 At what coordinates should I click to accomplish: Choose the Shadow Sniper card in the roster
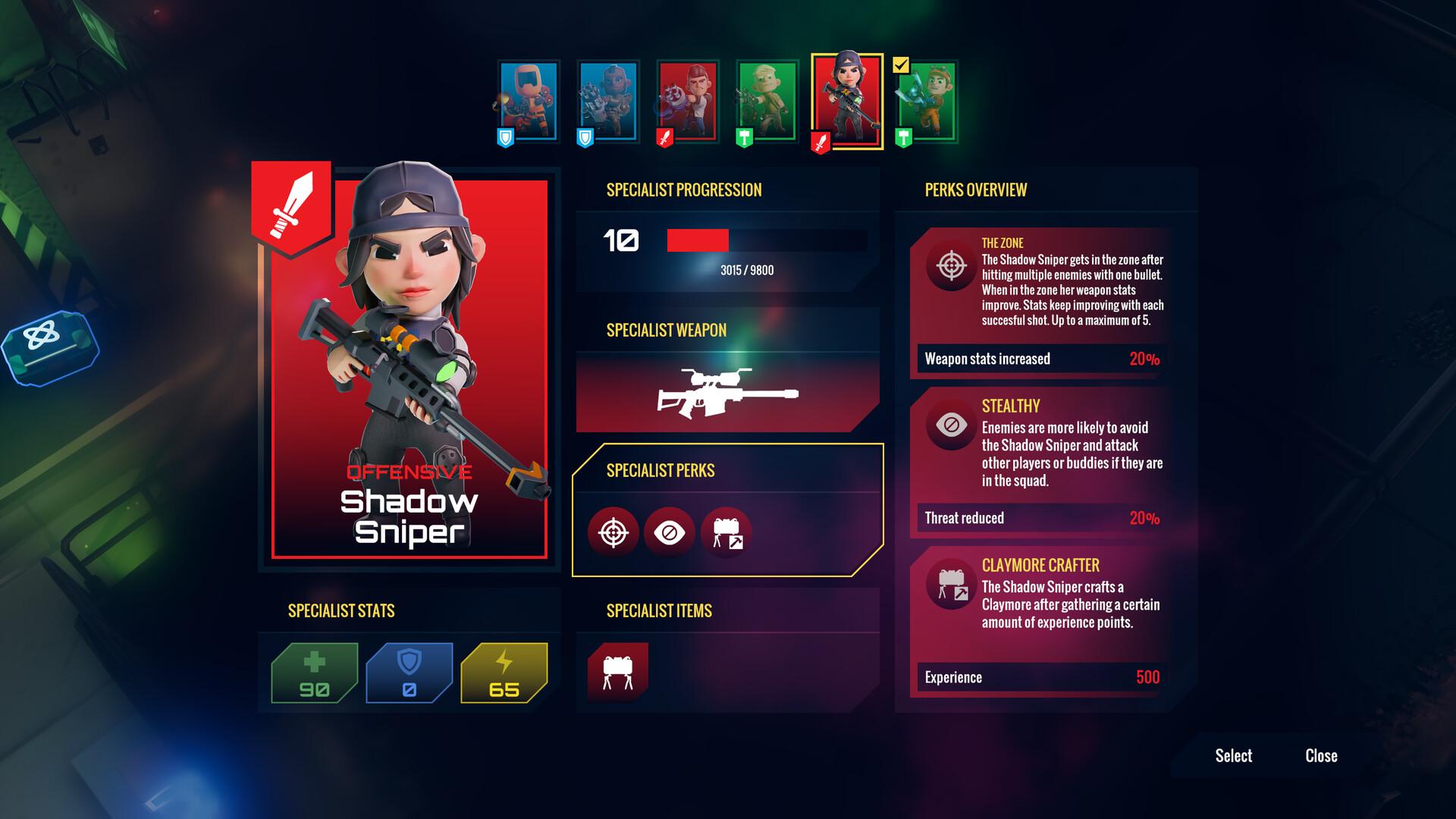847,102
